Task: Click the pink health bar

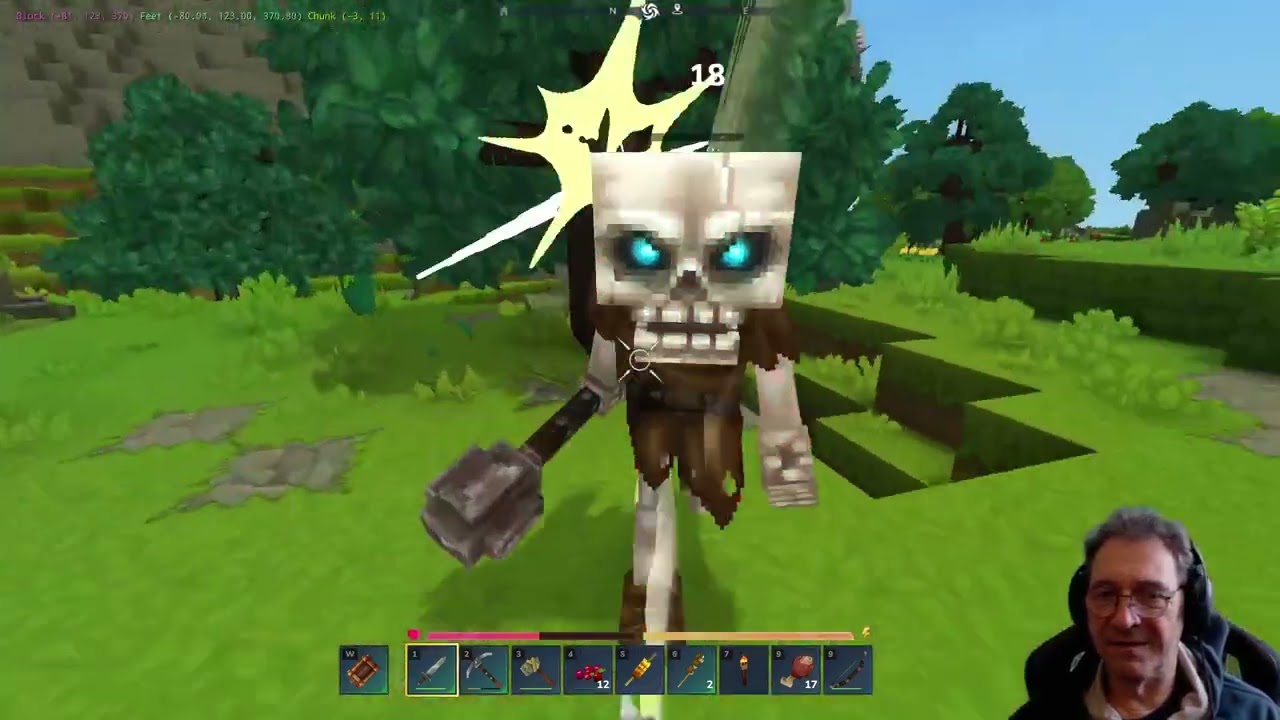Action: (480, 635)
